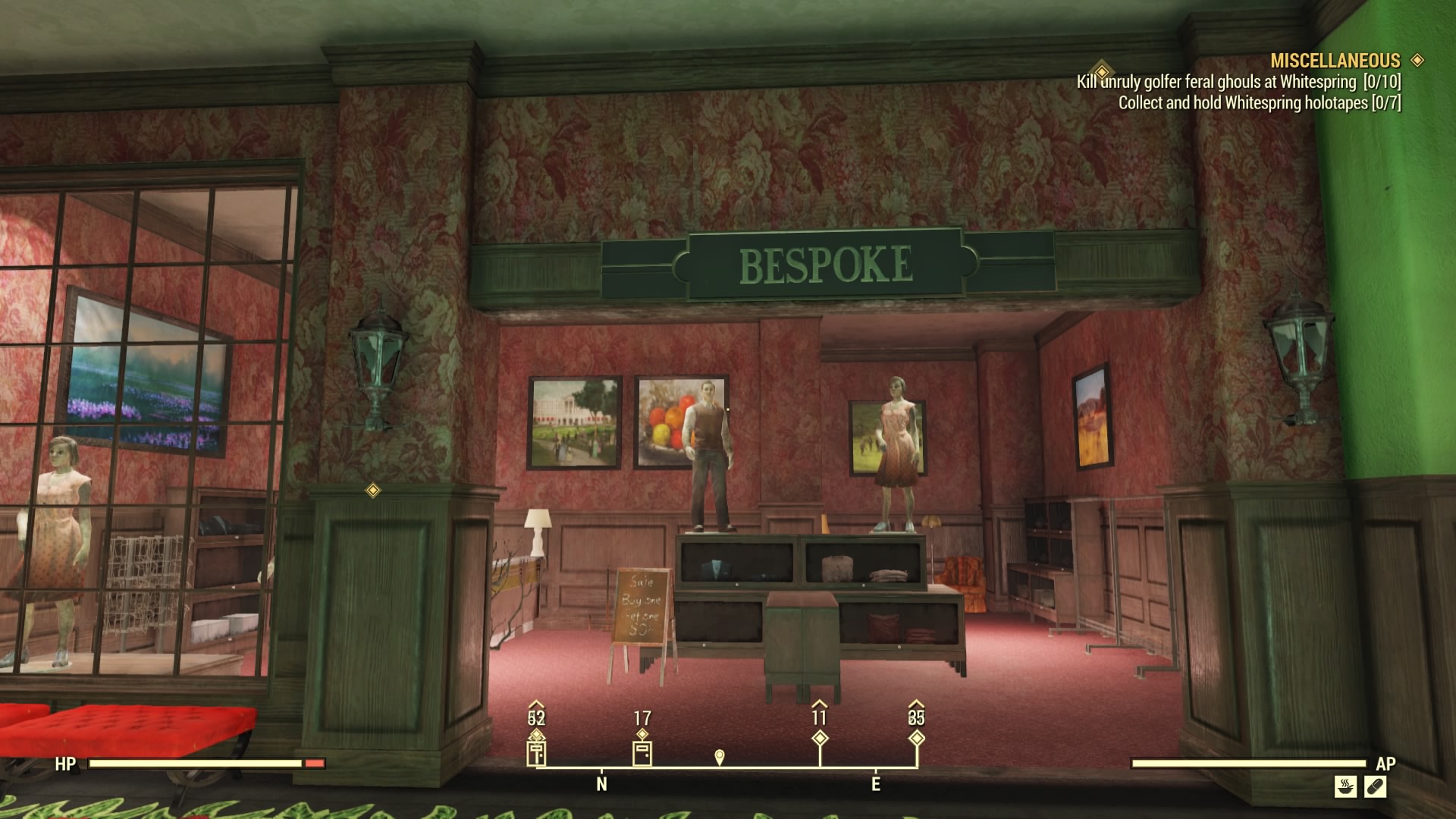
Task: Toggle the diamond next to MISCELLANEOUS header
Action: (1416, 61)
